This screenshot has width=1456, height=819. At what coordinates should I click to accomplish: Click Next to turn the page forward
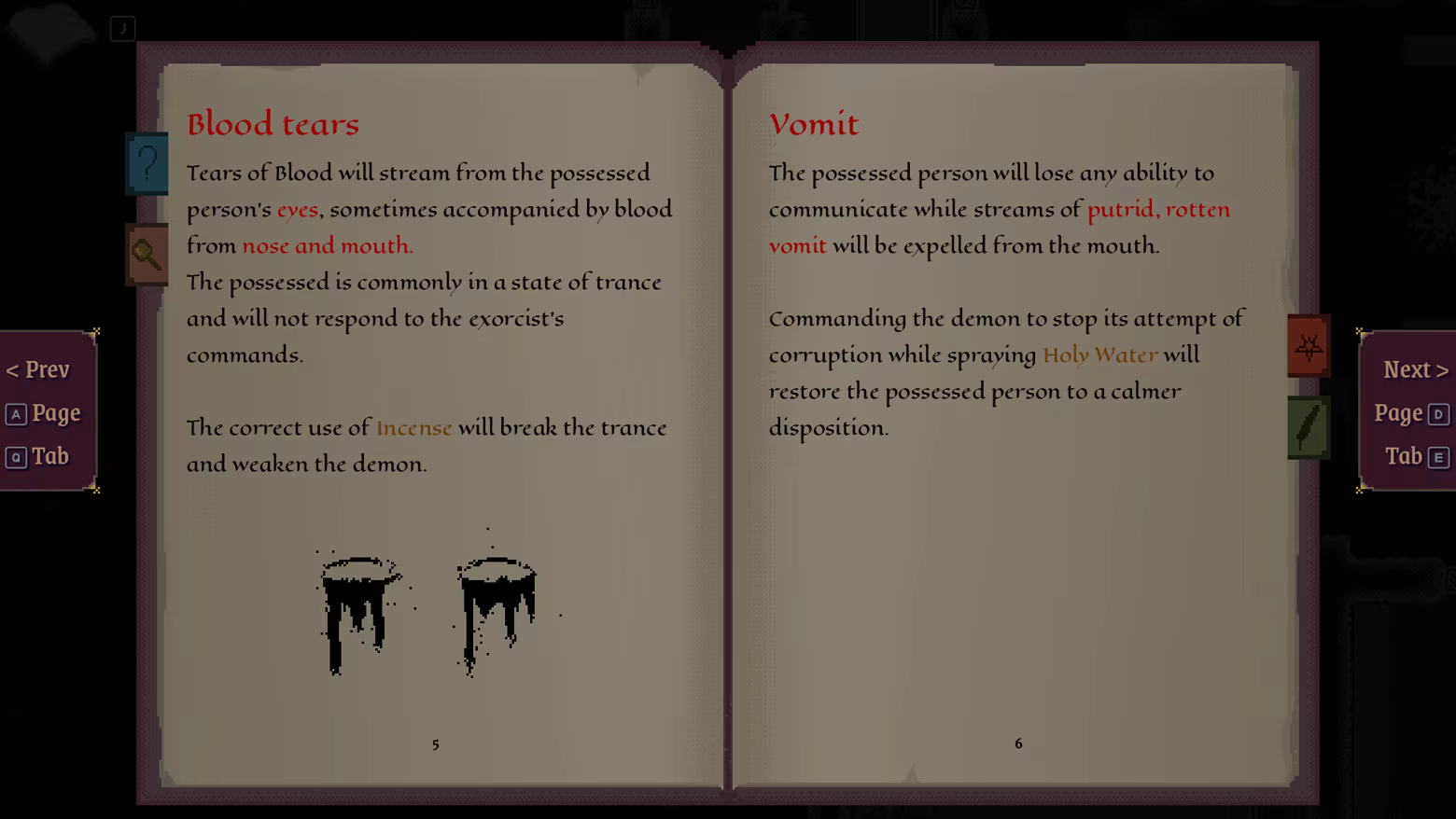click(x=1413, y=369)
